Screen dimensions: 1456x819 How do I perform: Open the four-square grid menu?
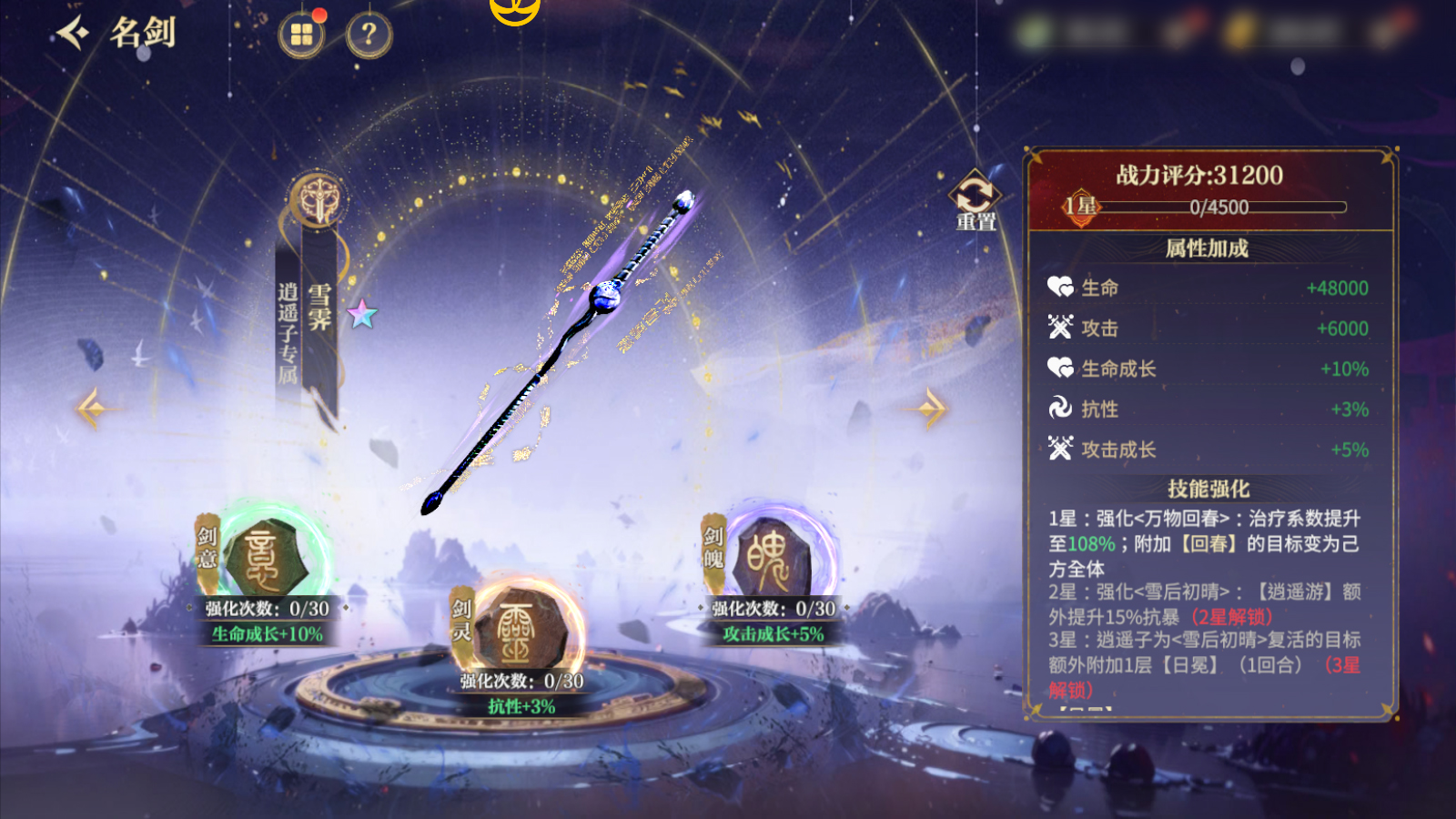[x=301, y=35]
